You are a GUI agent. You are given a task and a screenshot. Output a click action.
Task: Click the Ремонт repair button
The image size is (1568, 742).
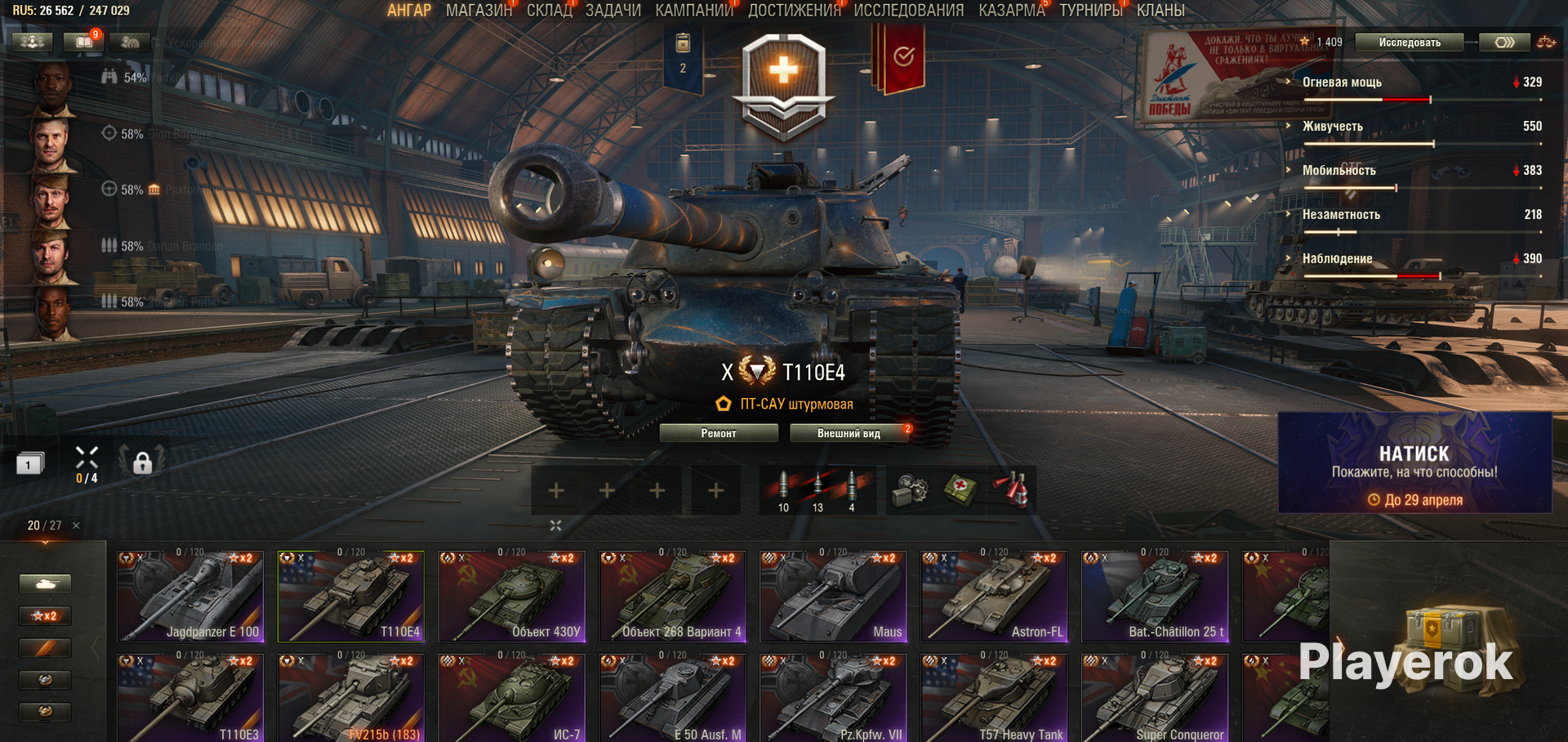[x=719, y=433]
